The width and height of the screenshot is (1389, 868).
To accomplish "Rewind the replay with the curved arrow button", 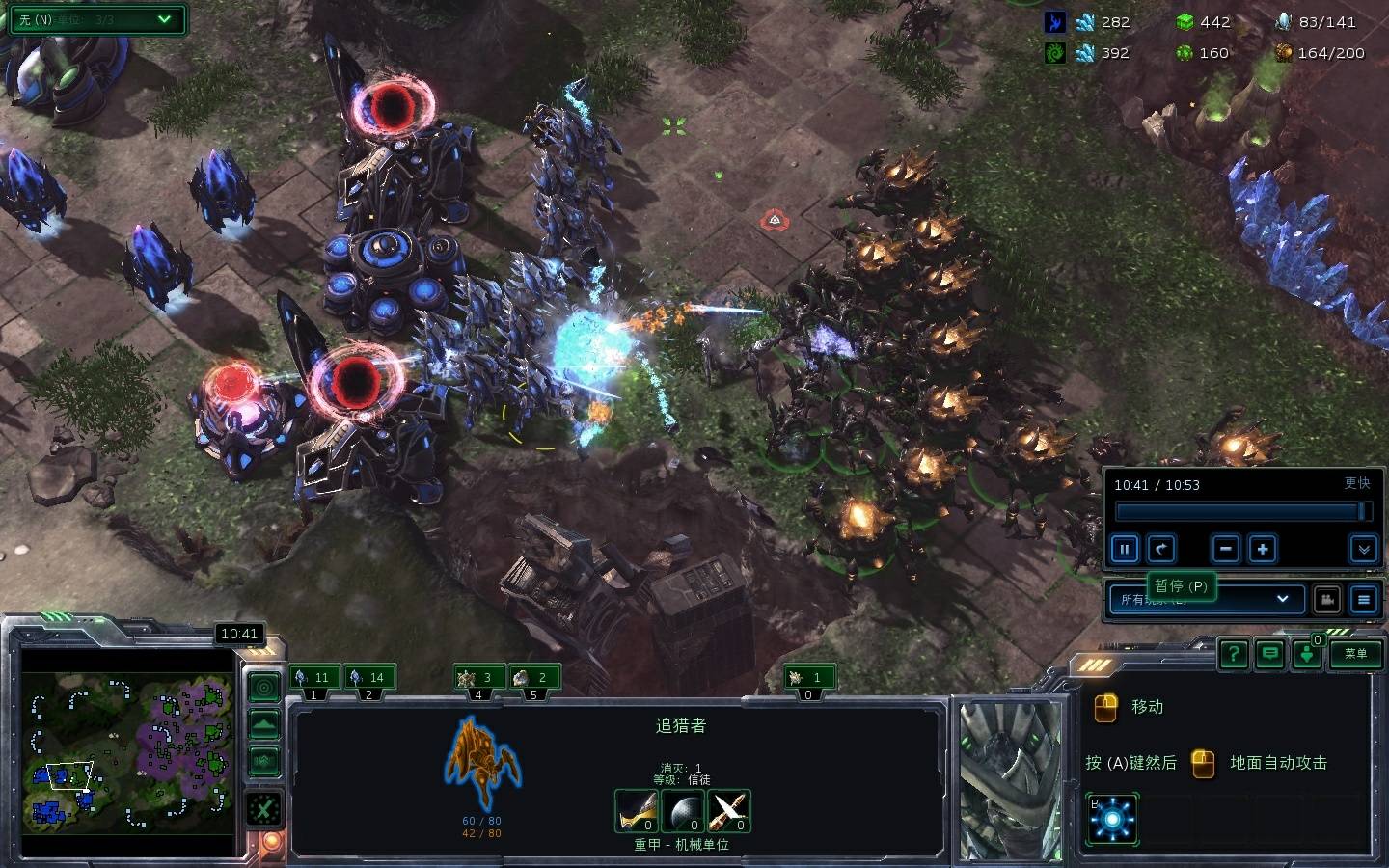I will coord(1161,550).
